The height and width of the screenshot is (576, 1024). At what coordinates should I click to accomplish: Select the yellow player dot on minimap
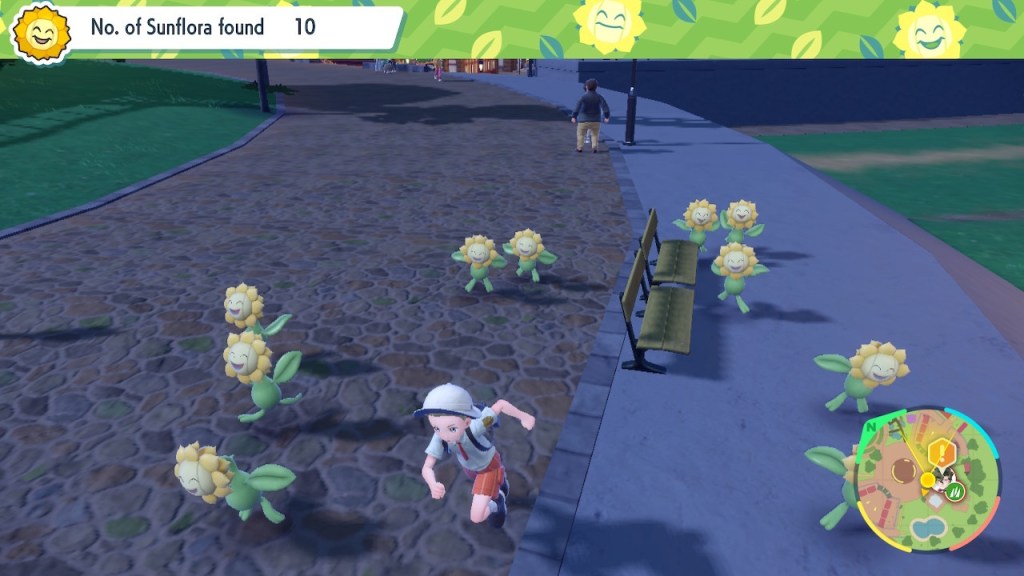pos(929,479)
